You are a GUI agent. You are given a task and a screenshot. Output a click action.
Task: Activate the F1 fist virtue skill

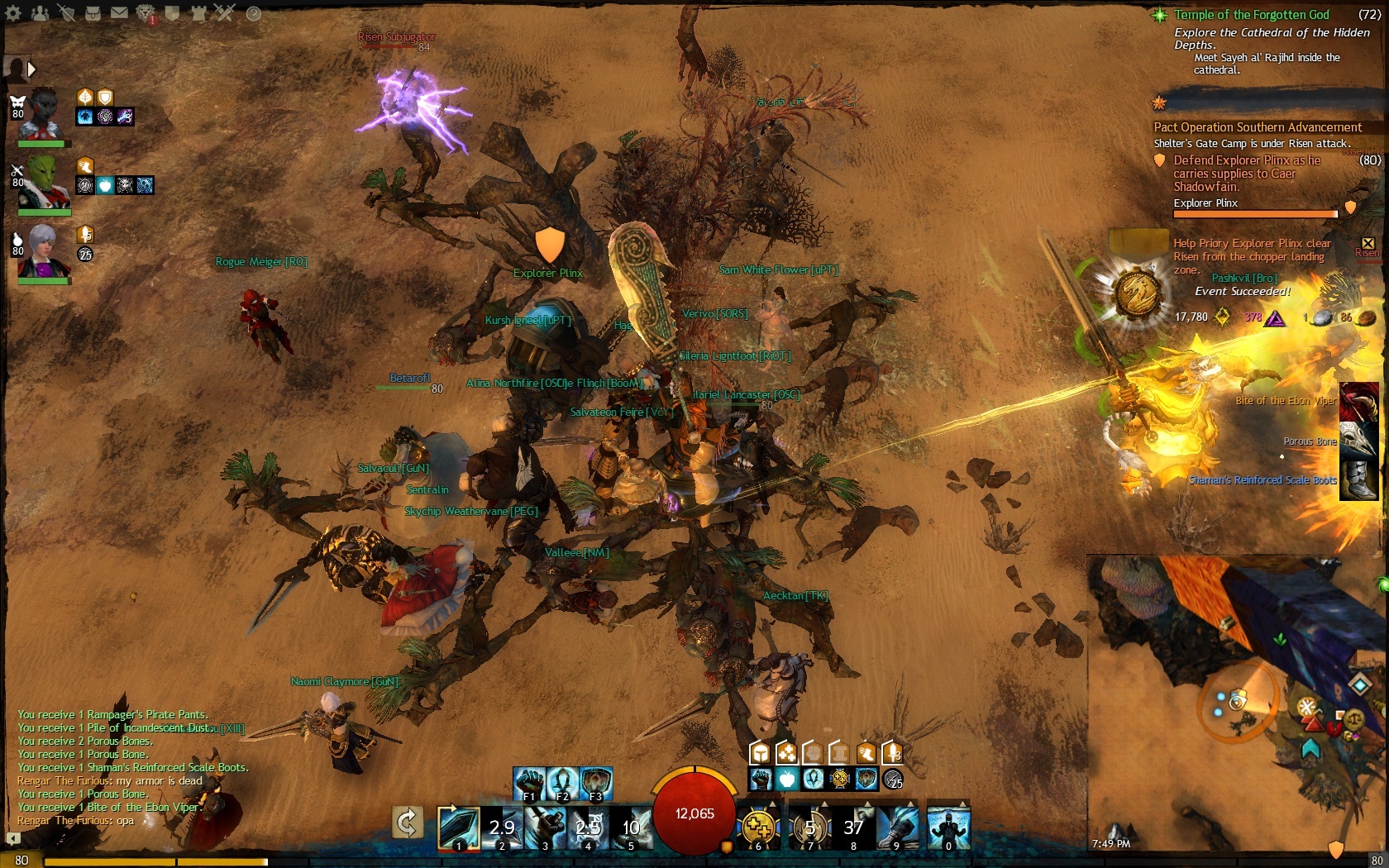click(528, 784)
